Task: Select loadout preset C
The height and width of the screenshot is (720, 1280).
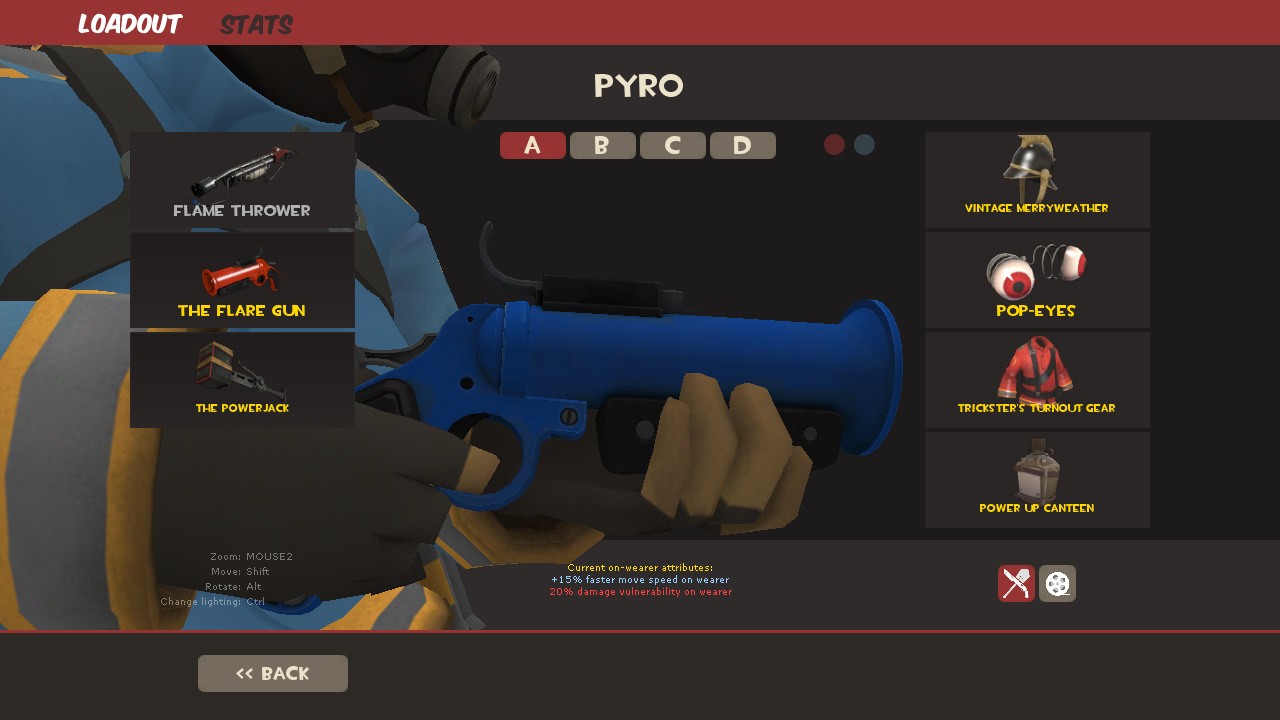Action: point(673,145)
